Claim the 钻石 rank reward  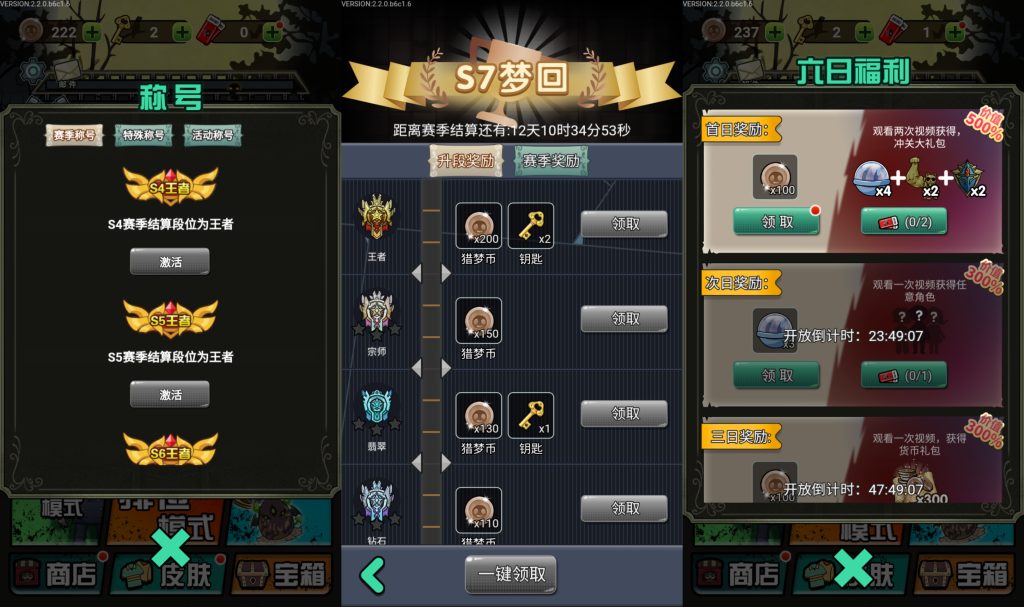[x=624, y=508]
